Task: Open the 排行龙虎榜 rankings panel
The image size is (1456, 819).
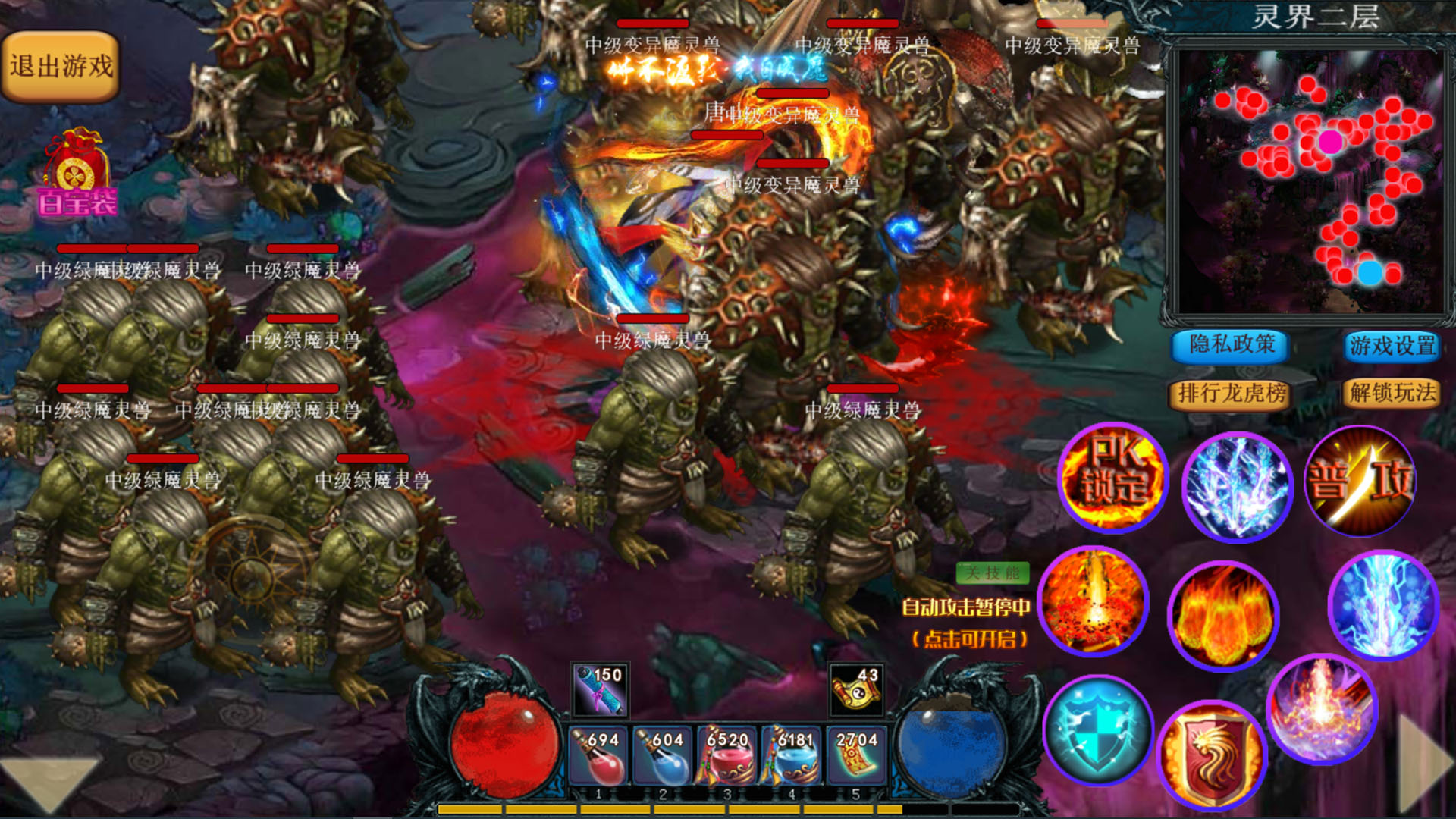Action: tap(1228, 394)
